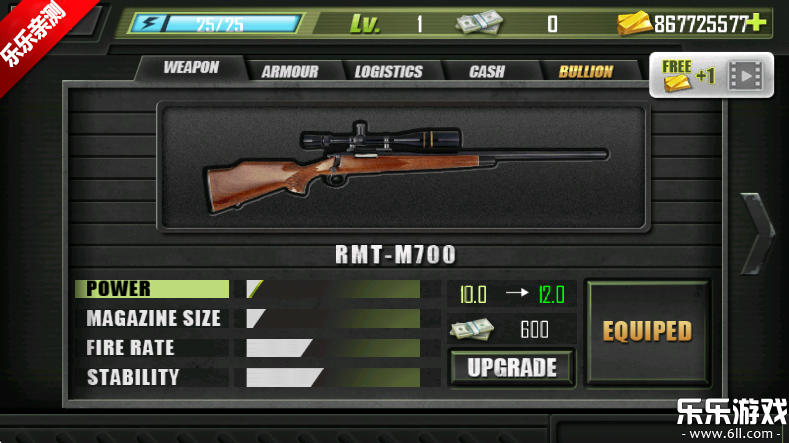Click the Equiped button
Image resolution: width=789 pixels, height=443 pixels.
pos(647,331)
